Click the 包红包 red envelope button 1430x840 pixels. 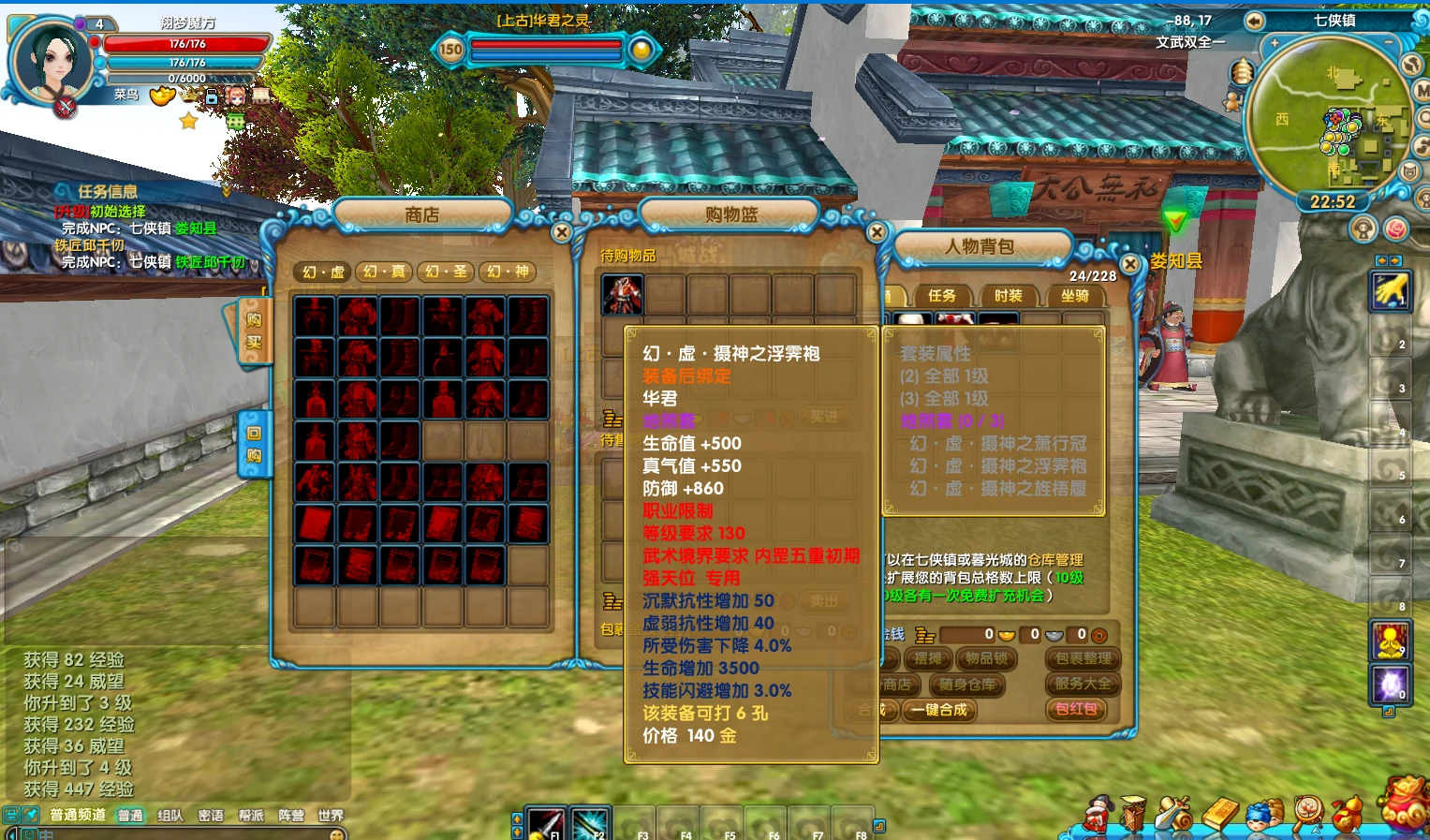(x=1076, y=709)
